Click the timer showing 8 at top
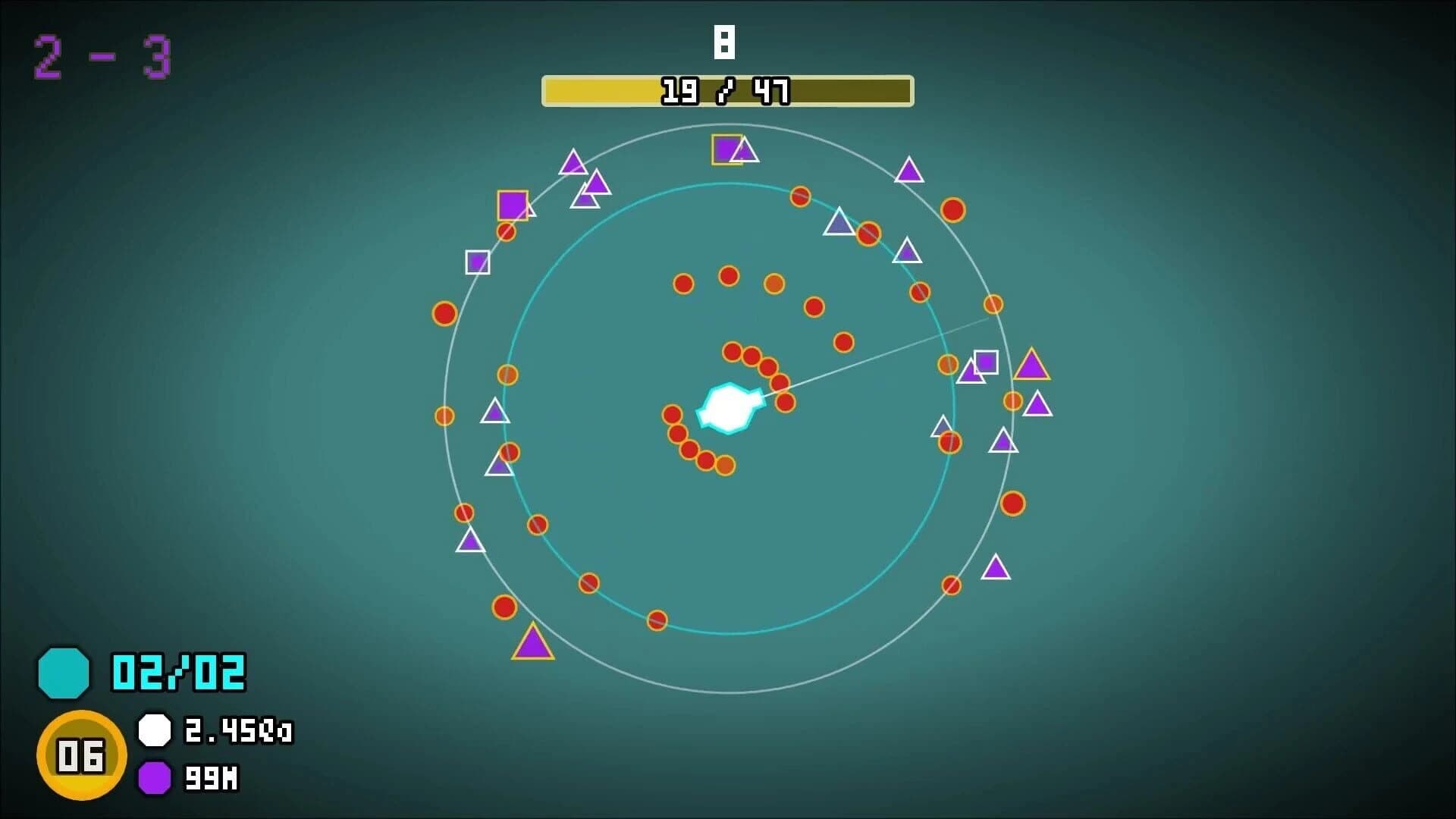The width and height of the screenshot is (1456, 819). [x=725, y=42]
